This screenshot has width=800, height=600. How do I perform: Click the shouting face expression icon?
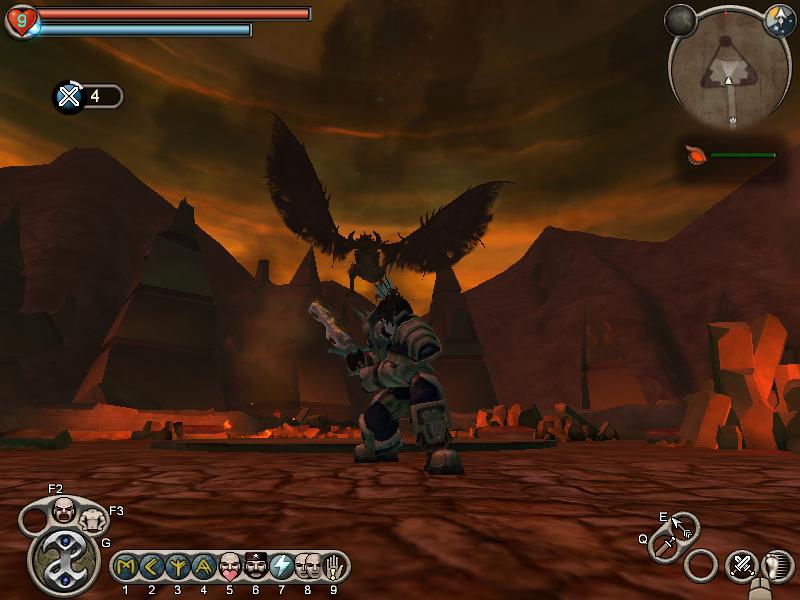pyautogui.click(x=64, y=510)
